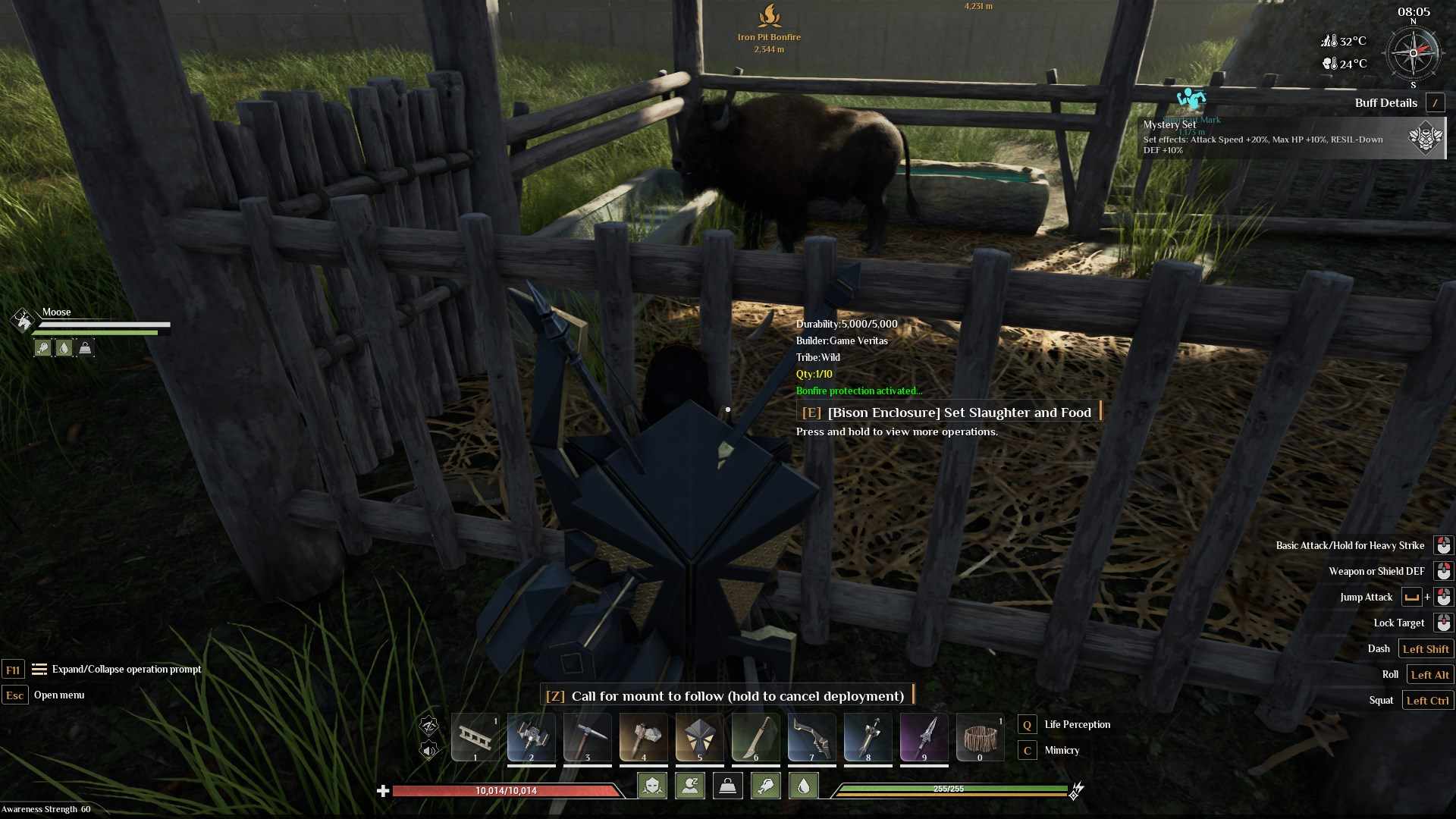1456x819 pixels.
Task: Click the masked face status icon
Action: 652,786
